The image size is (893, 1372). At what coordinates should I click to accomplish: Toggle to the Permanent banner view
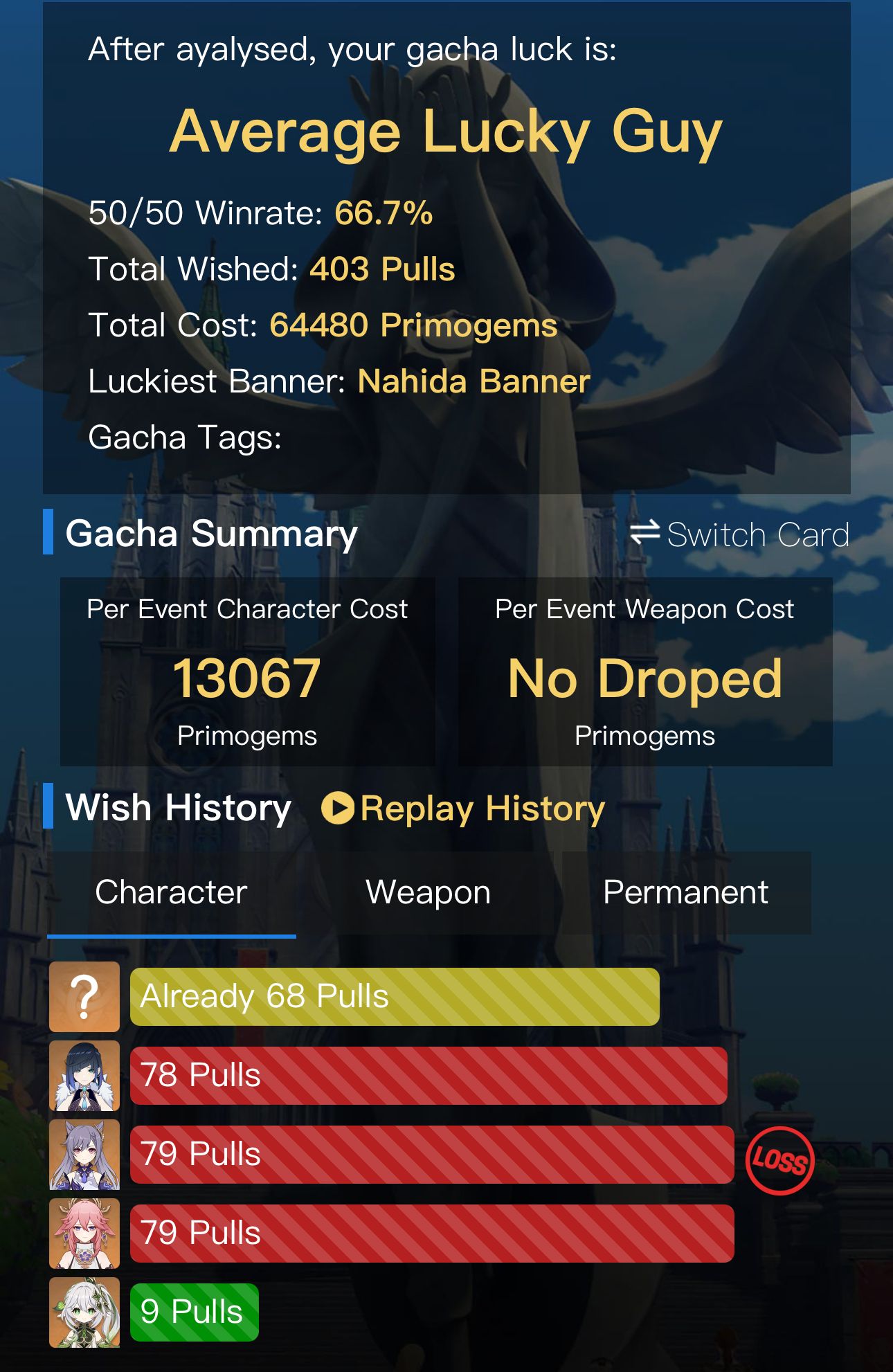click(x=685, y=892)
